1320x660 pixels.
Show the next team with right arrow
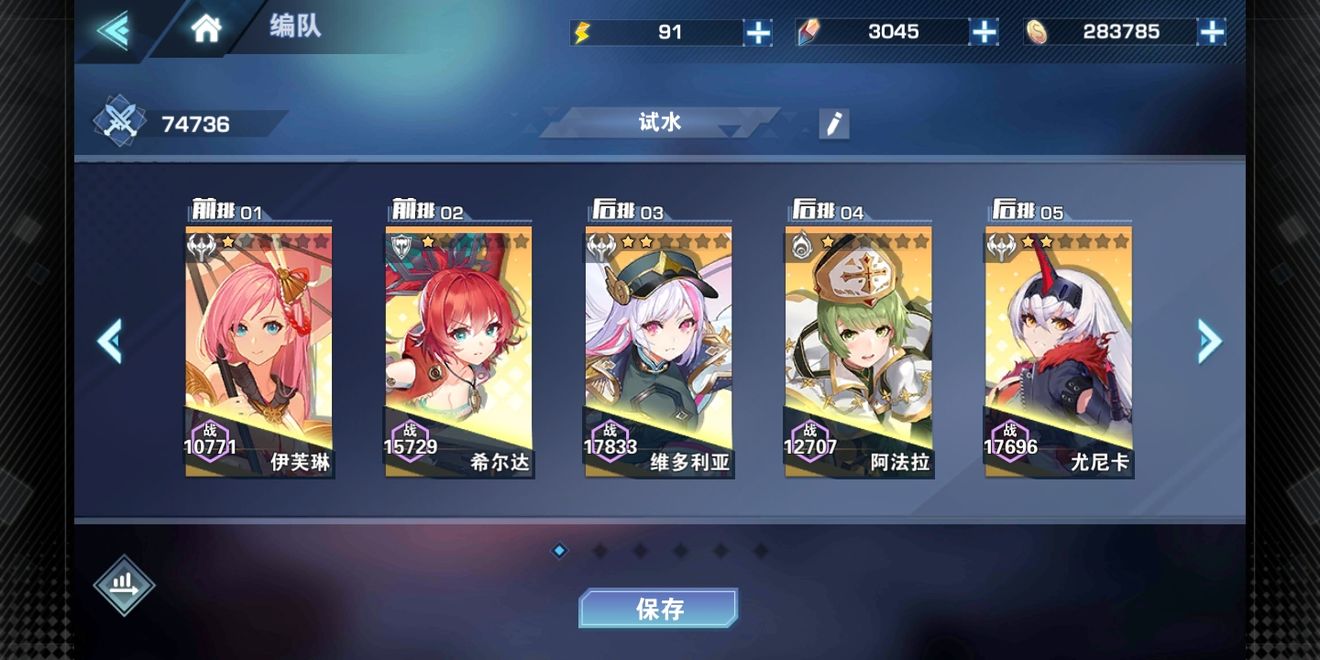click(1210, 342)
